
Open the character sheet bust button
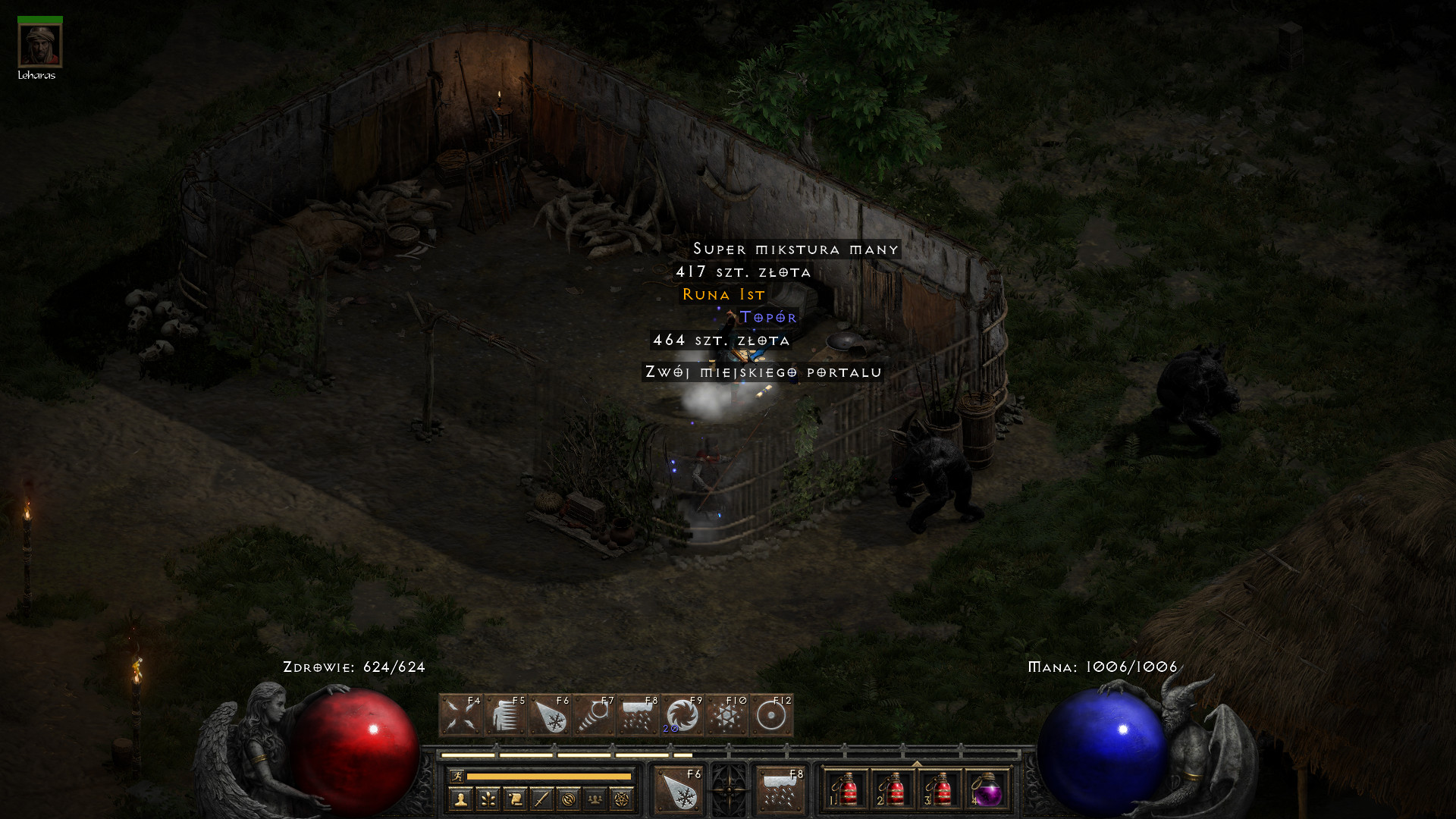[x=460, y=799]
